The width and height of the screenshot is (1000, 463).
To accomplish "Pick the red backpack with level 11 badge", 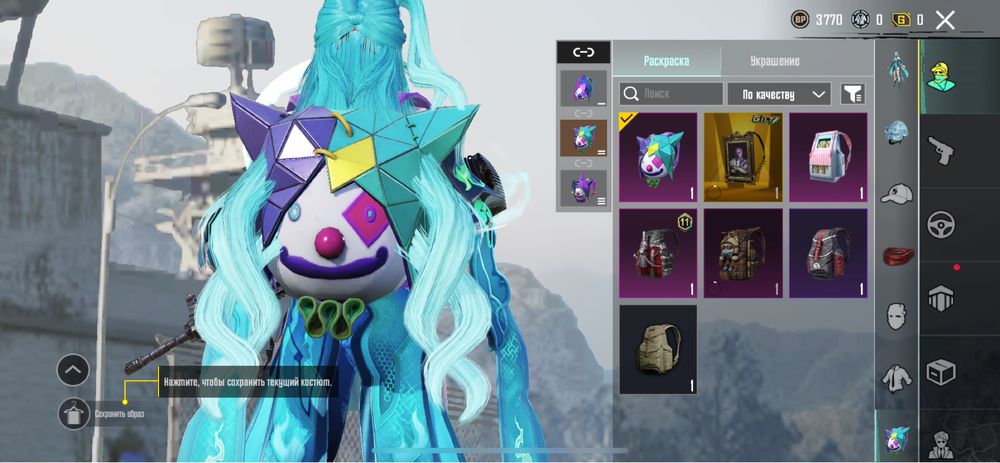I will pyautogui.click(x=657, y=253).
